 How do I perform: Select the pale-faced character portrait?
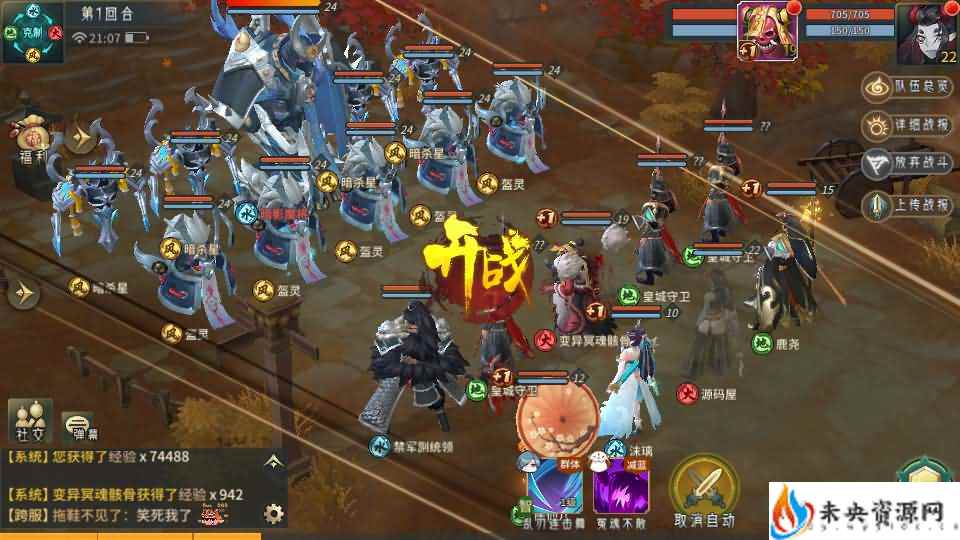point(925,32)
